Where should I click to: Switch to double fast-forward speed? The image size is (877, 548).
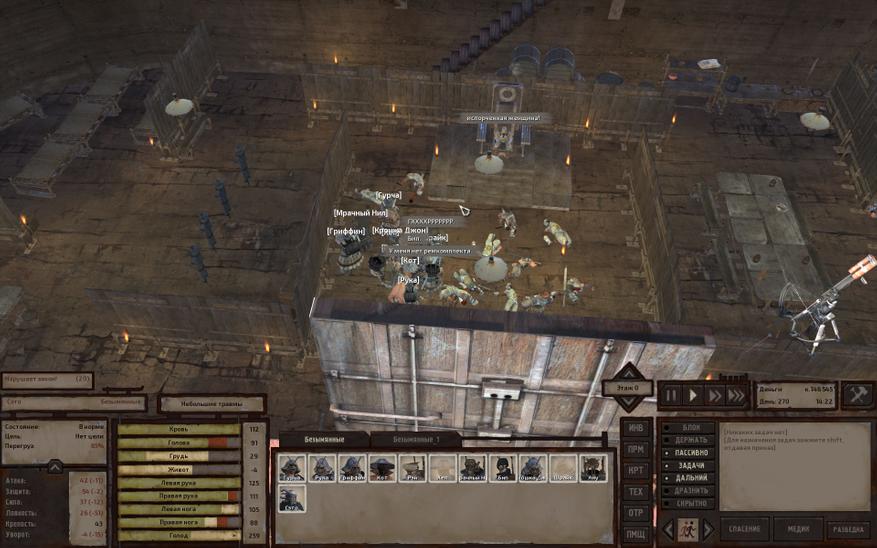714,395
